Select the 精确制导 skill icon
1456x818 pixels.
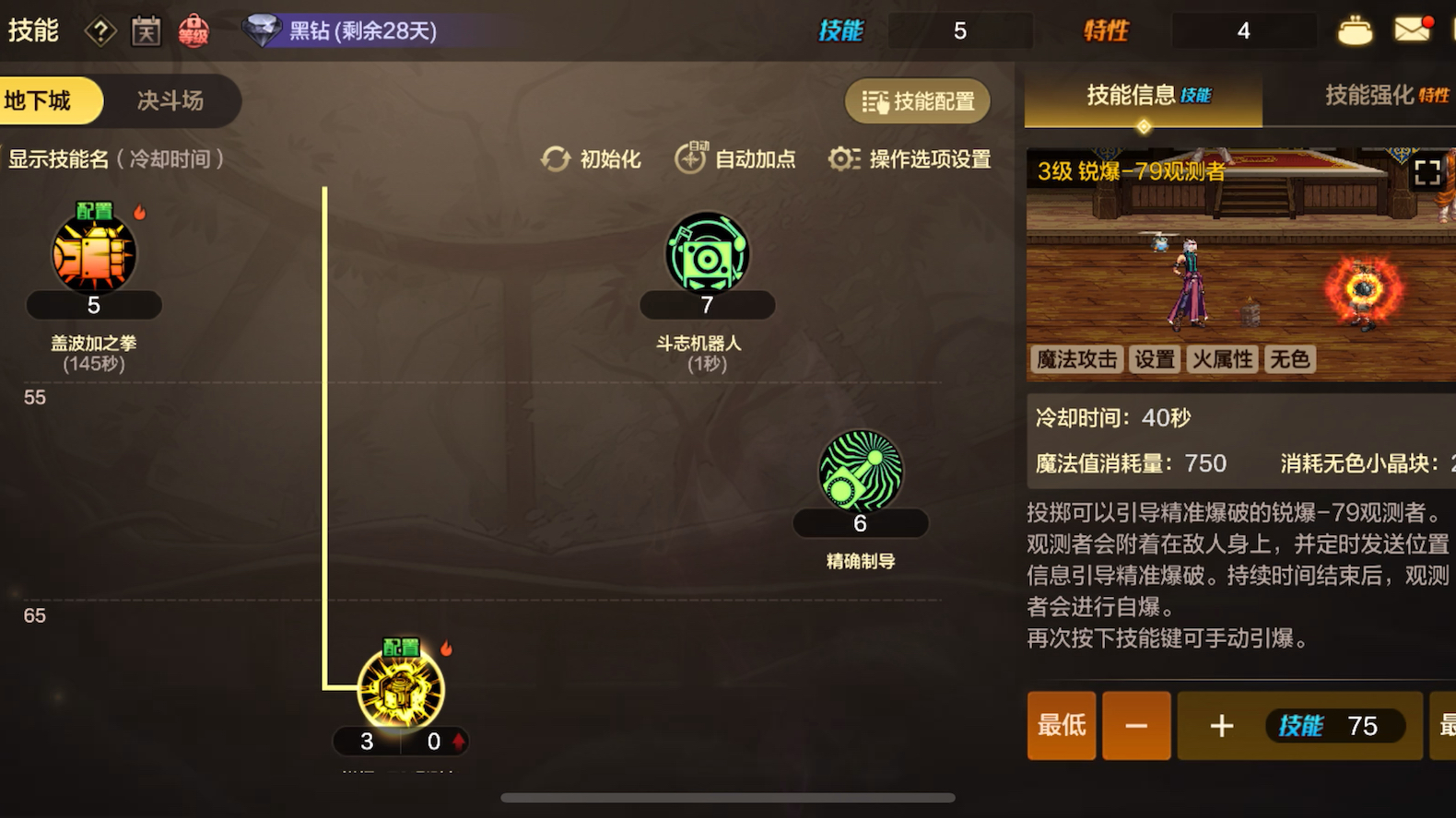pos(860,472)
